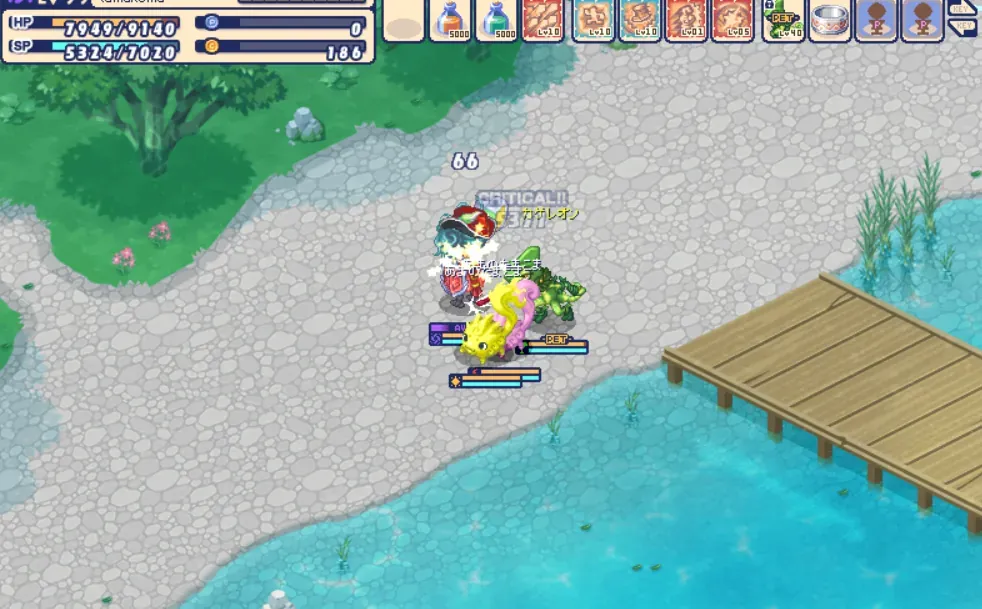
Task: Use the orange potion in the hotbar
Action: (x=450, y=20)
